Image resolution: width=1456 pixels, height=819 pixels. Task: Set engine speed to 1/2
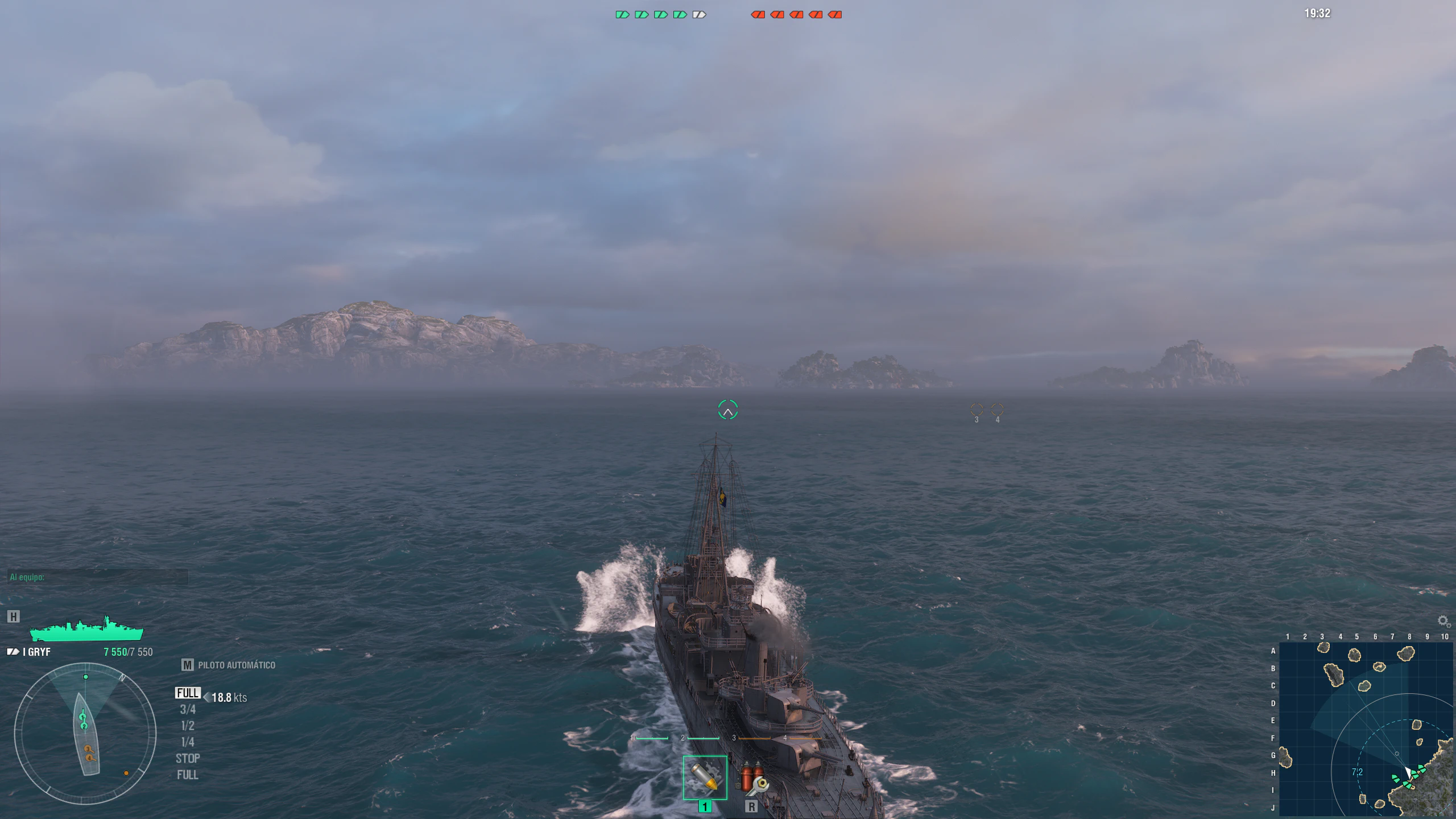[x=188, y=726]
